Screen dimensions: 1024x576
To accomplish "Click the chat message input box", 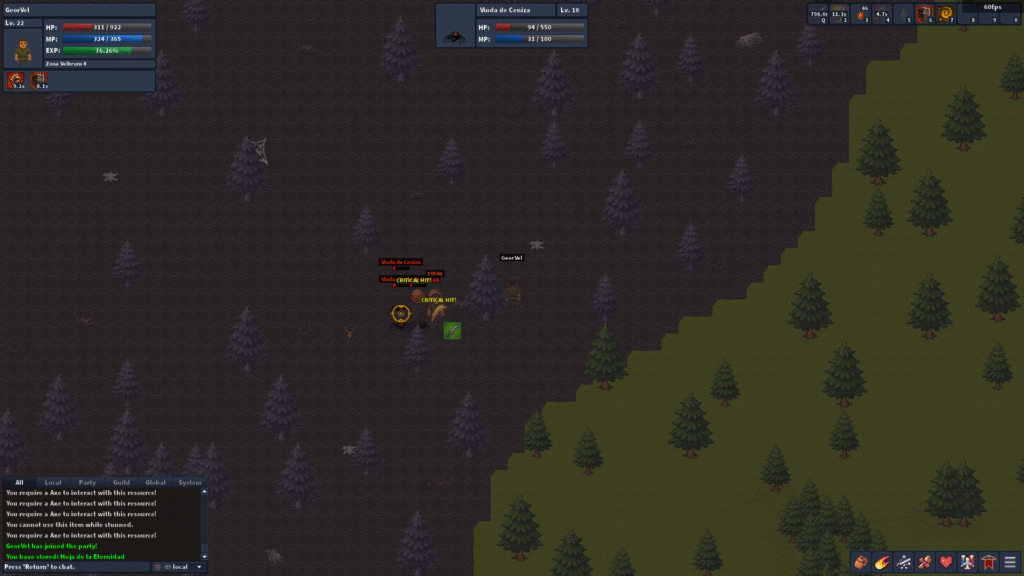I will pos(75,567).
